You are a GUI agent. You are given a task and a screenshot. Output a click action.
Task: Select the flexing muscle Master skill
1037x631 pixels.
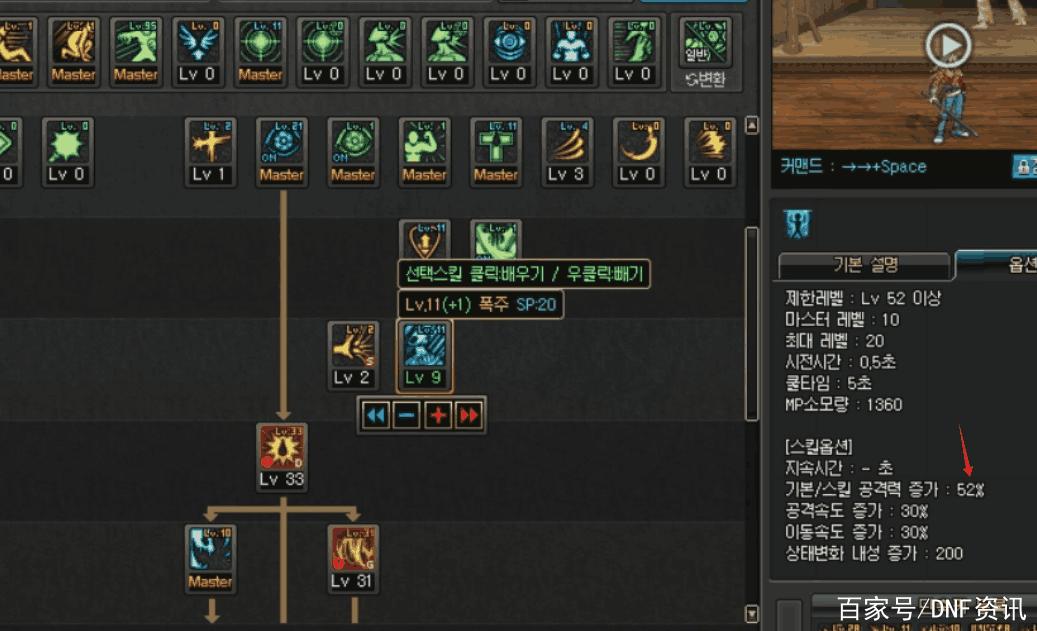424,145
